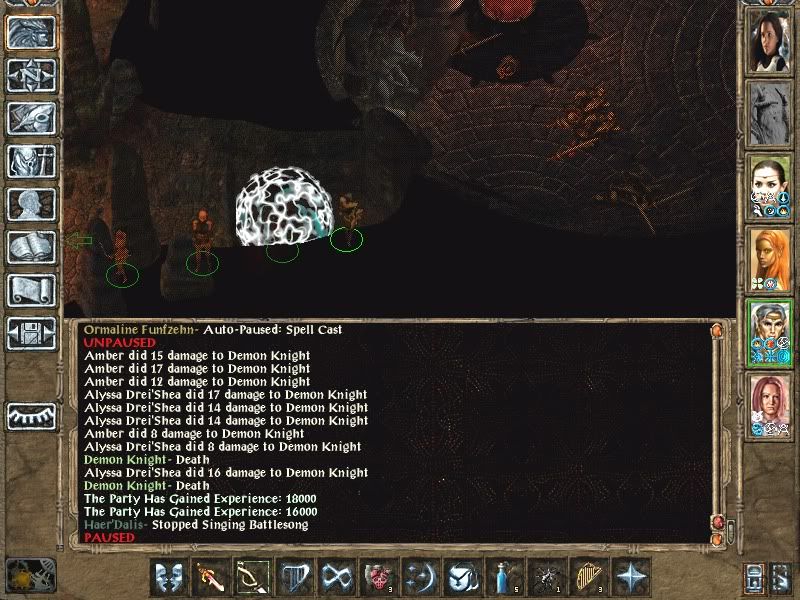Screen dimensions: 800x600
Task: Open the options menu with the floppy disk
Action: point(31,333)
